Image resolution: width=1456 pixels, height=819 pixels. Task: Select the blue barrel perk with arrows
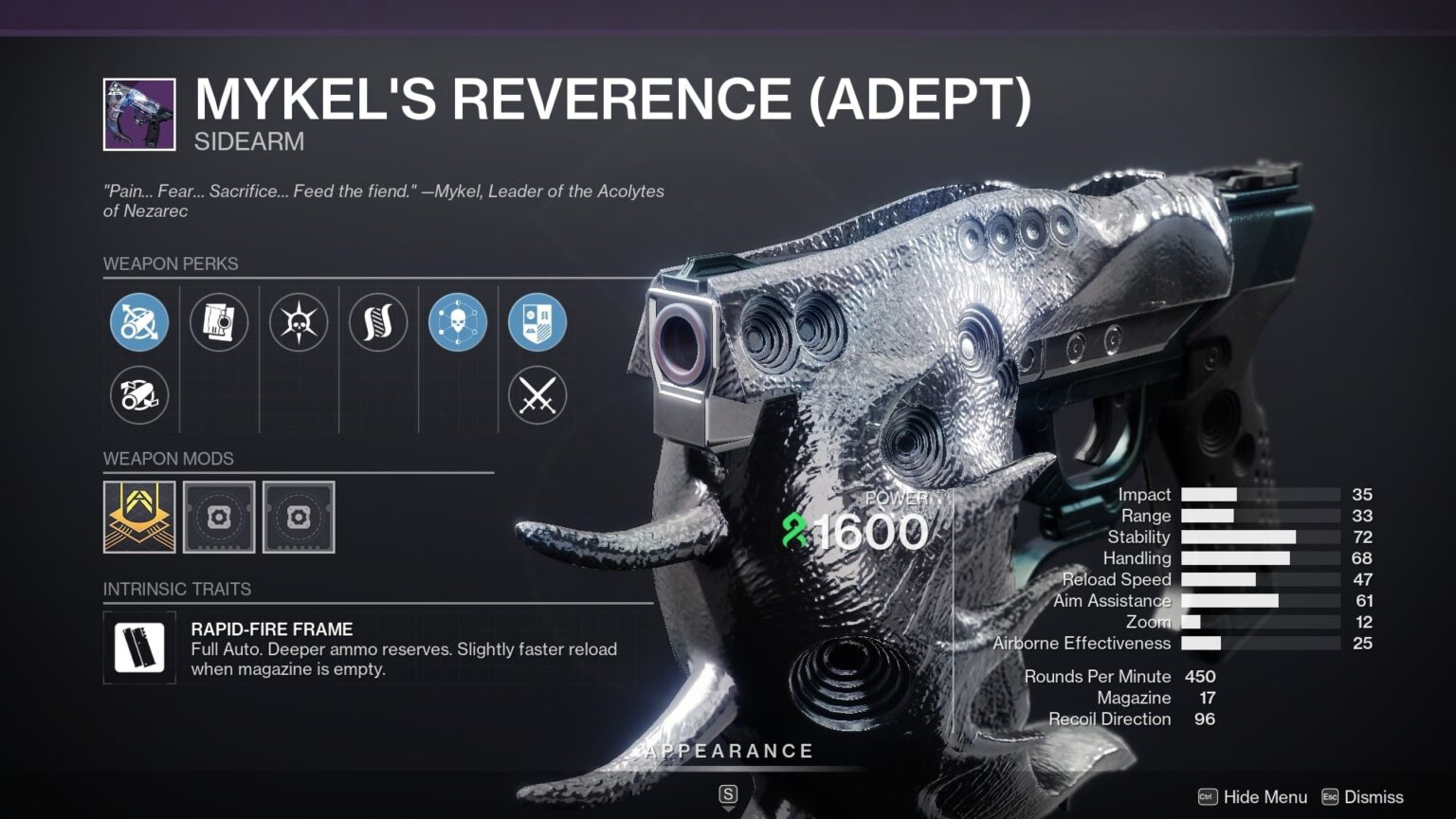pyautogui.click(x=139, y=323)
